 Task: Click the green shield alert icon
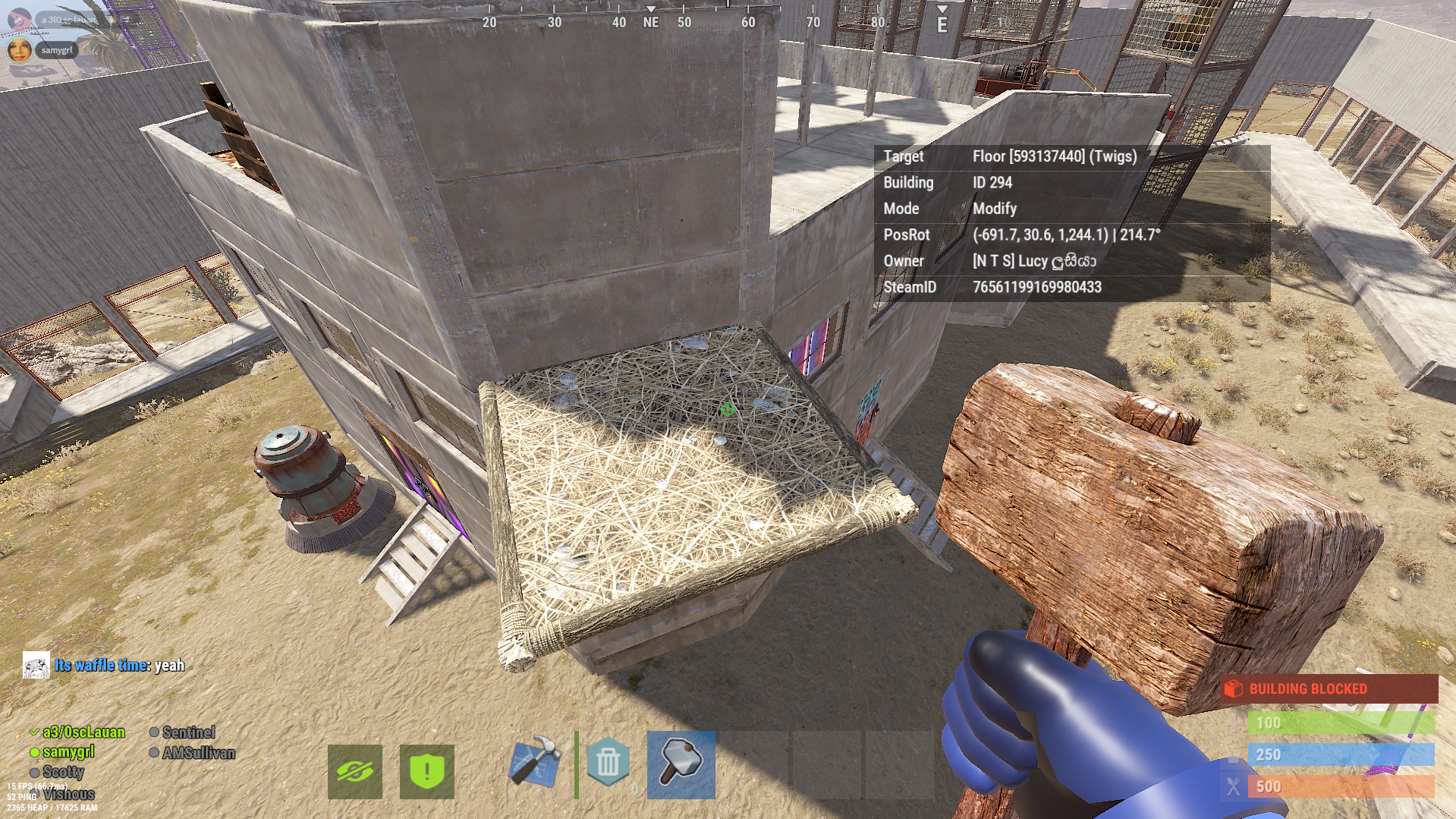tap(426, 772)
